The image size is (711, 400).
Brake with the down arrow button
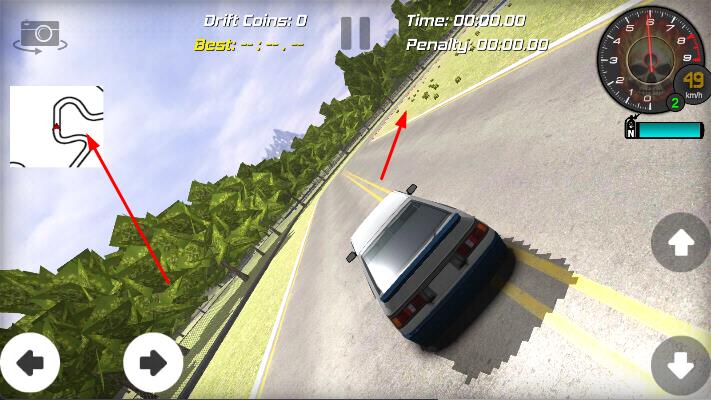click(680, 366)
